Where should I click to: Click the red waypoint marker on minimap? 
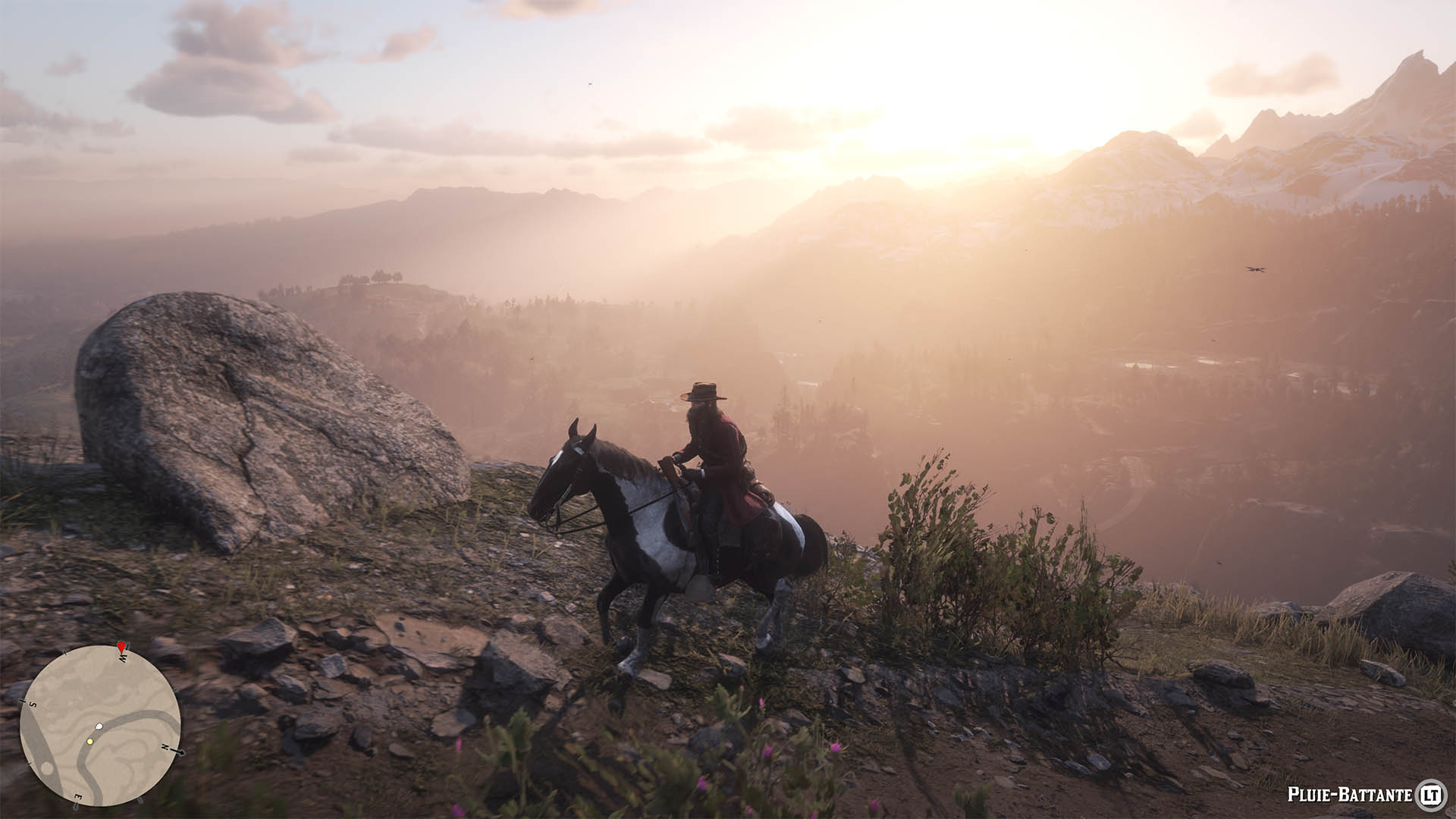point(121,648)
